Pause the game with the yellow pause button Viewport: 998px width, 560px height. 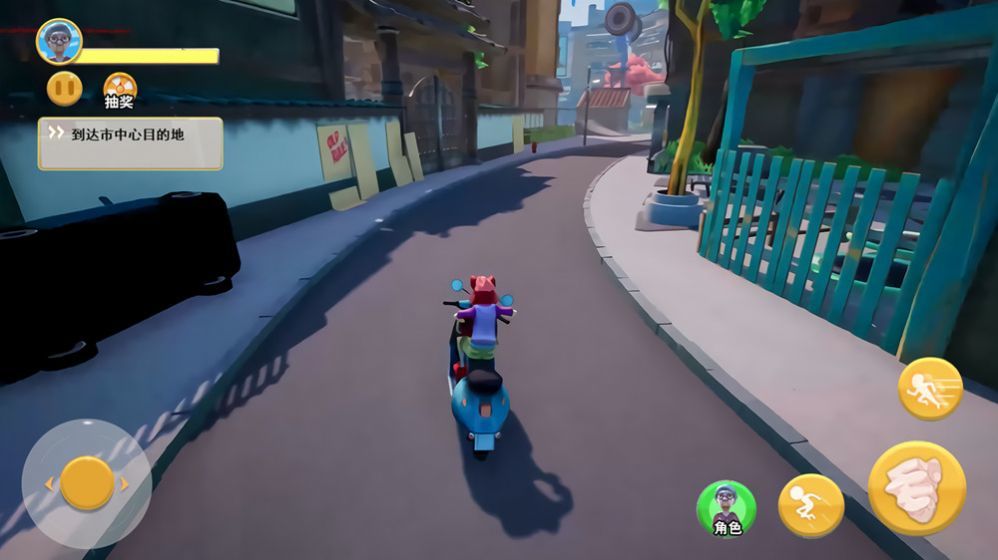click(64, 89)
